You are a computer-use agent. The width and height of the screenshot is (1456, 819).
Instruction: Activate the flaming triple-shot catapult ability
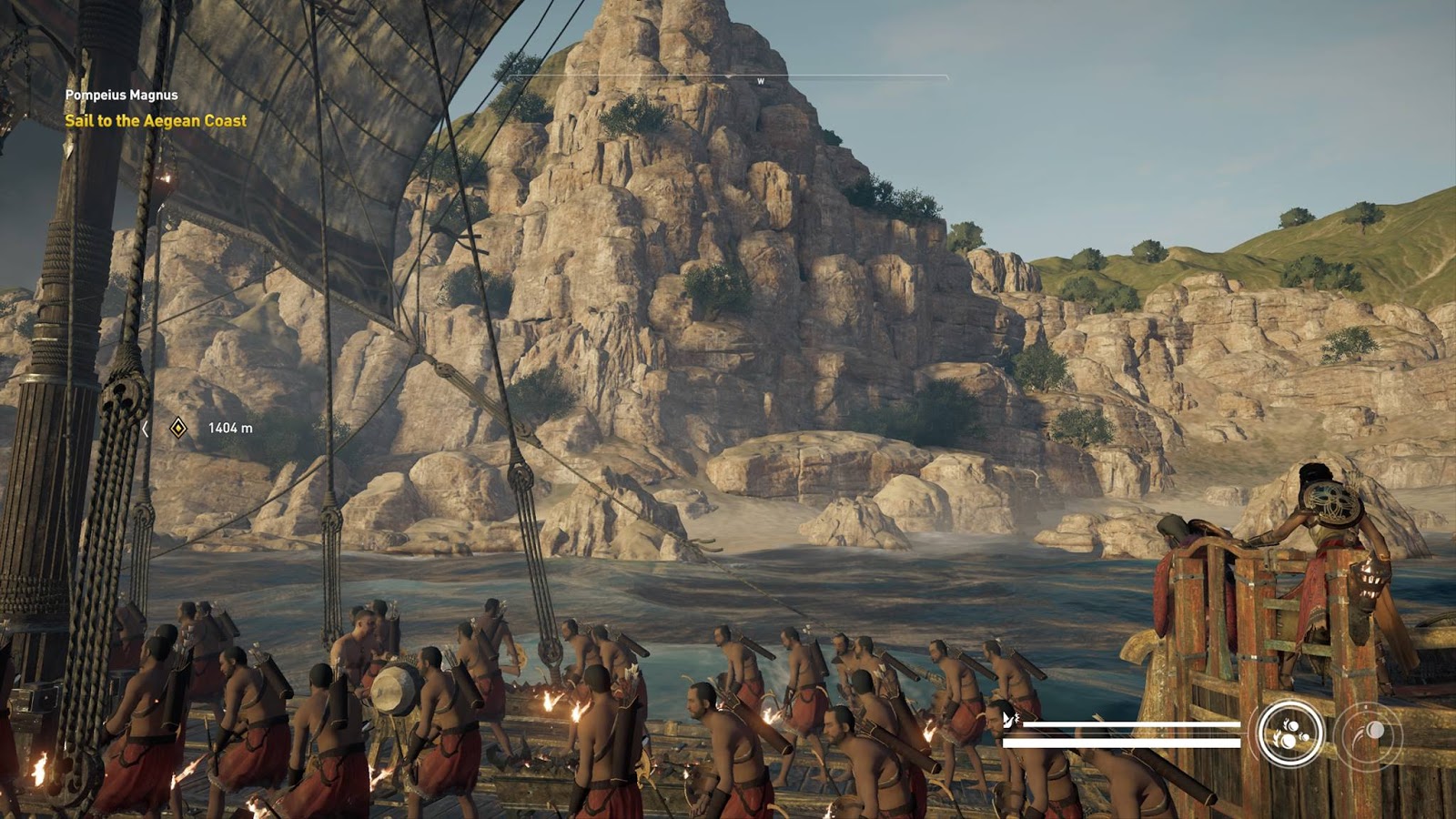[1290, 732]
